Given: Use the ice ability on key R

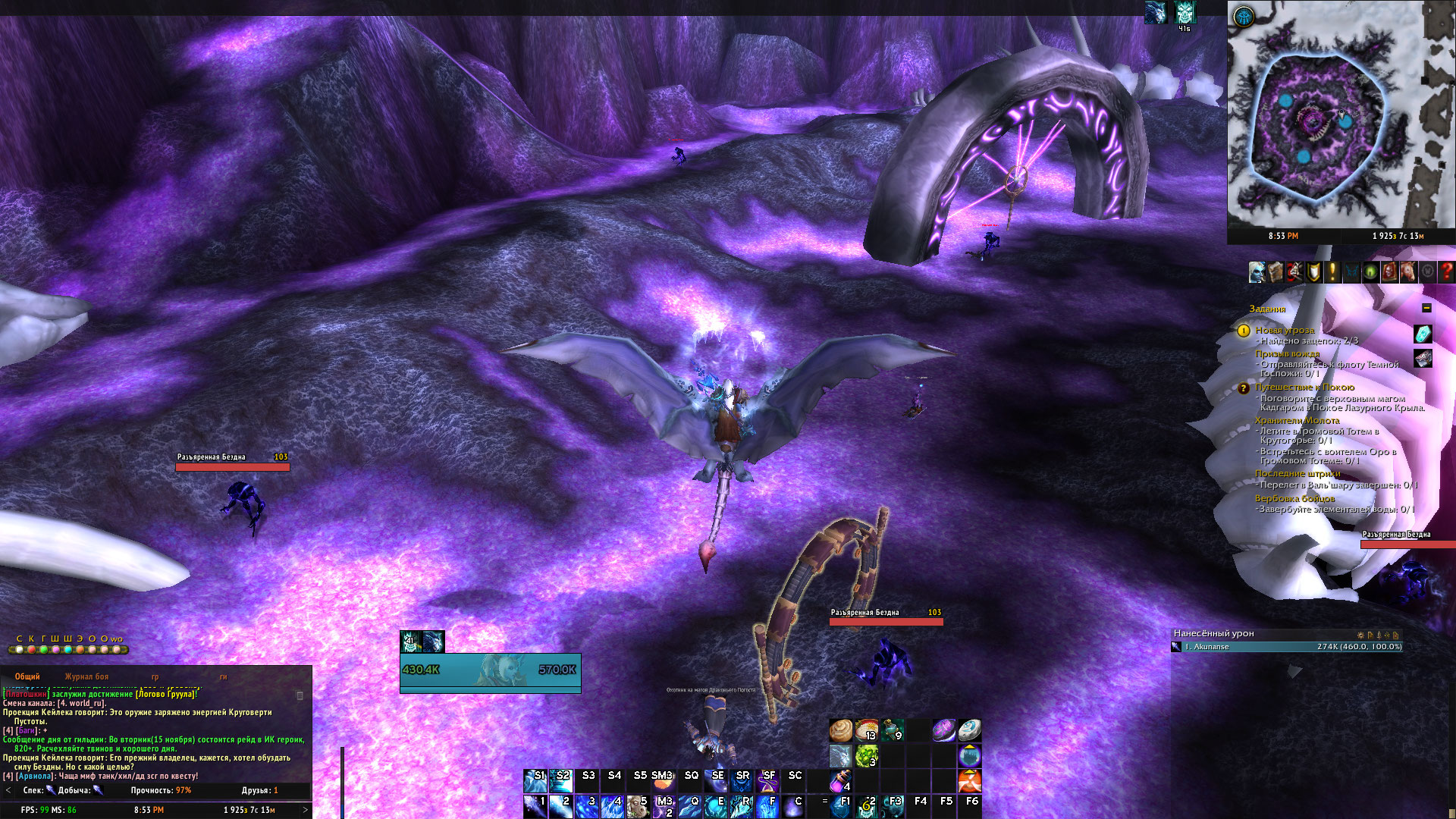Looking at the screenshot, I should pyautogui.click(x=740, y=807).
